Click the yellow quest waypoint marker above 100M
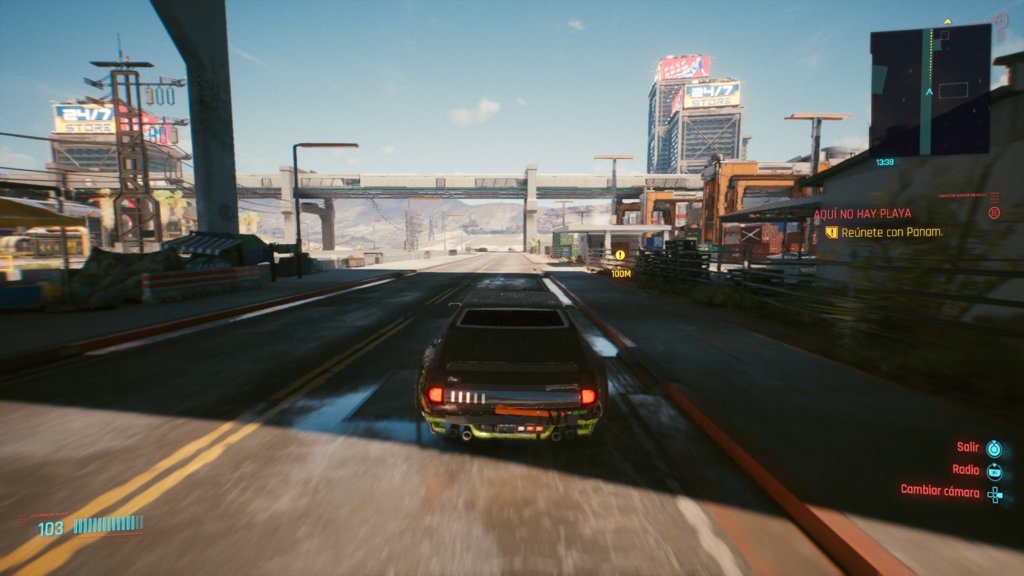Screen dimensions: 1024x576 pos(620,255)
